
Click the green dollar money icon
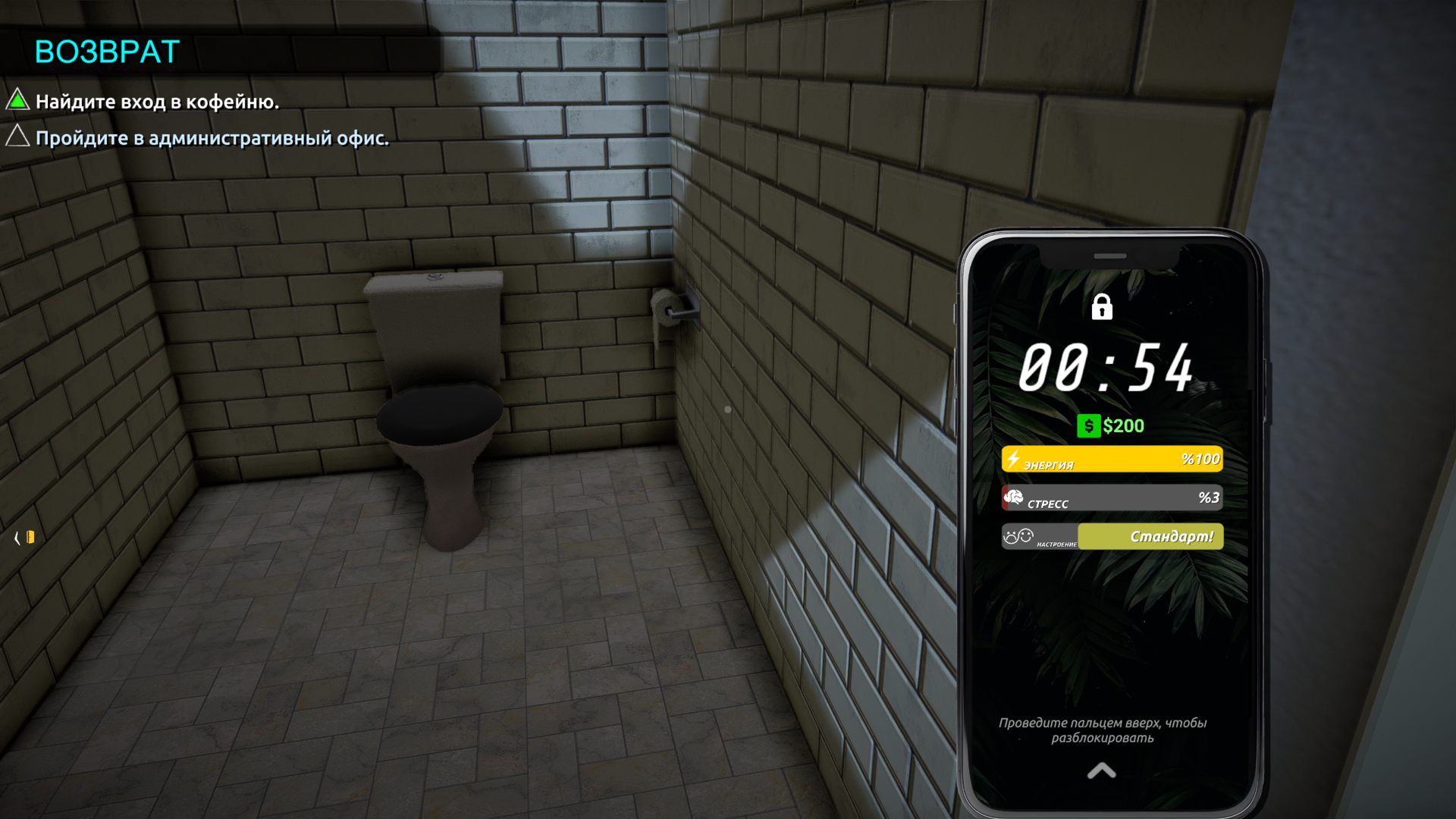[x=1088, y=426]
